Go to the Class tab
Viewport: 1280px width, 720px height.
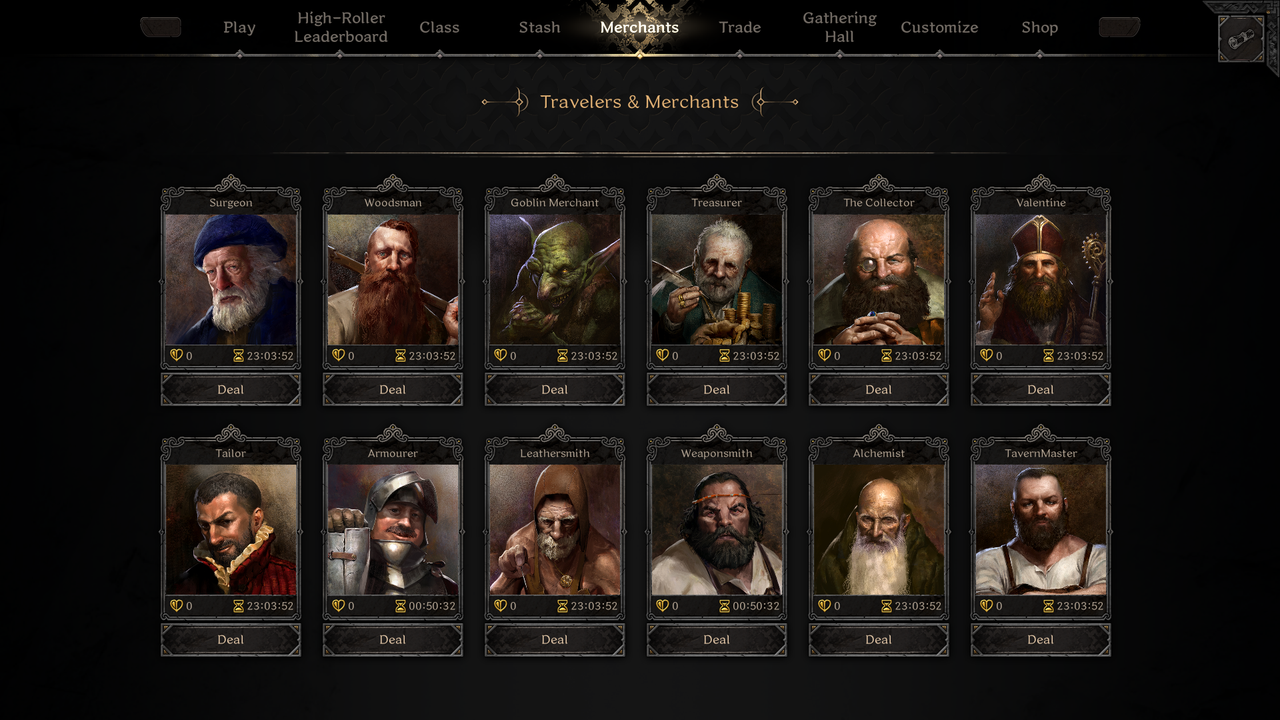439,28
